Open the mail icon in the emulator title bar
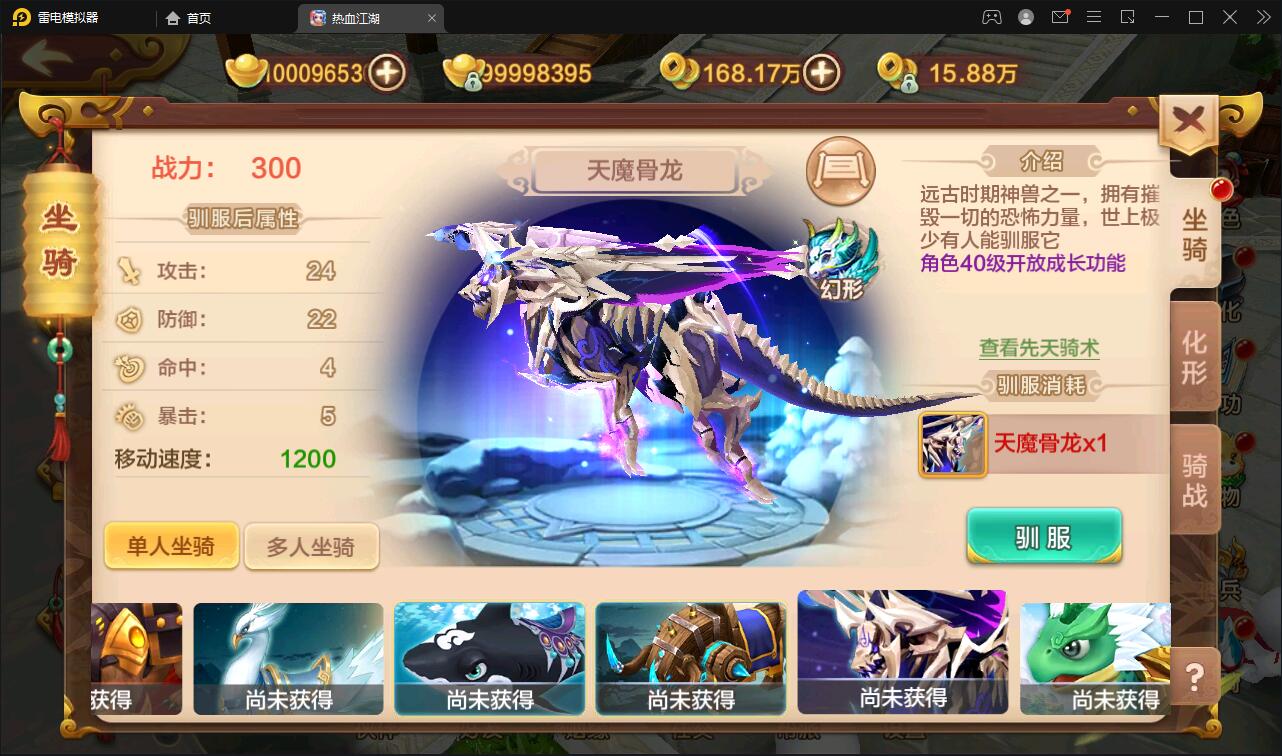This screenshot has height=756, width=1282. pos(1060,17)
